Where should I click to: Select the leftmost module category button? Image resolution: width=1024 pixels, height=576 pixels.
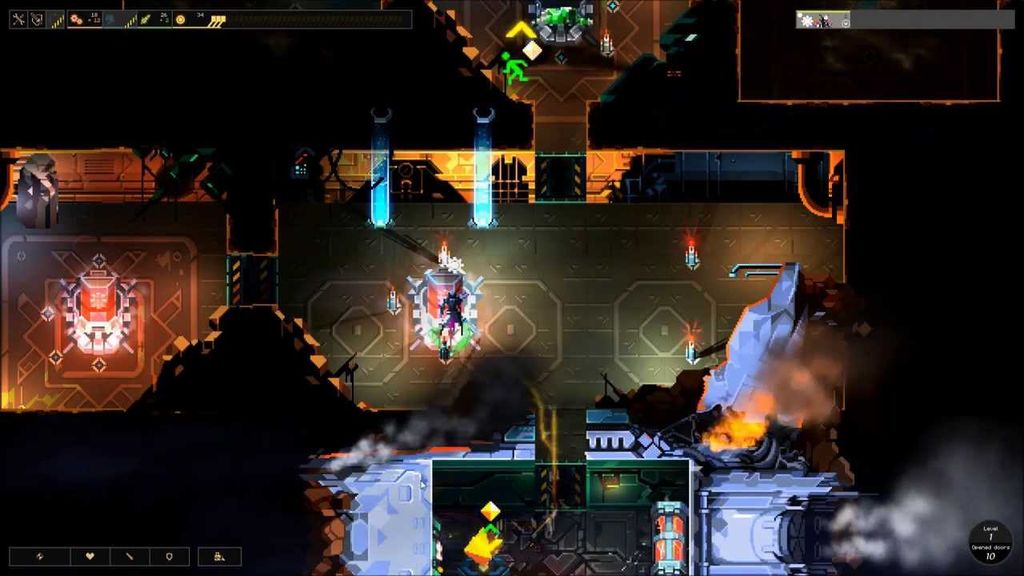tap(41, 556)
